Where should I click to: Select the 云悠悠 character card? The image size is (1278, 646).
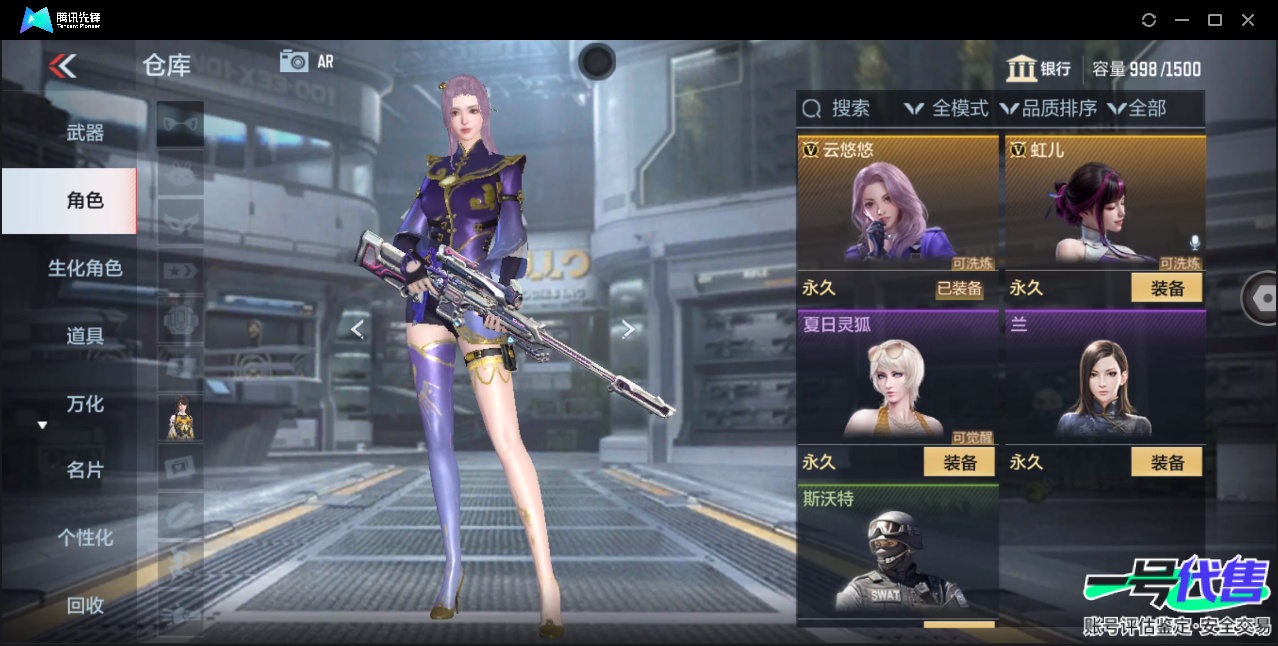tap(897, 205)
